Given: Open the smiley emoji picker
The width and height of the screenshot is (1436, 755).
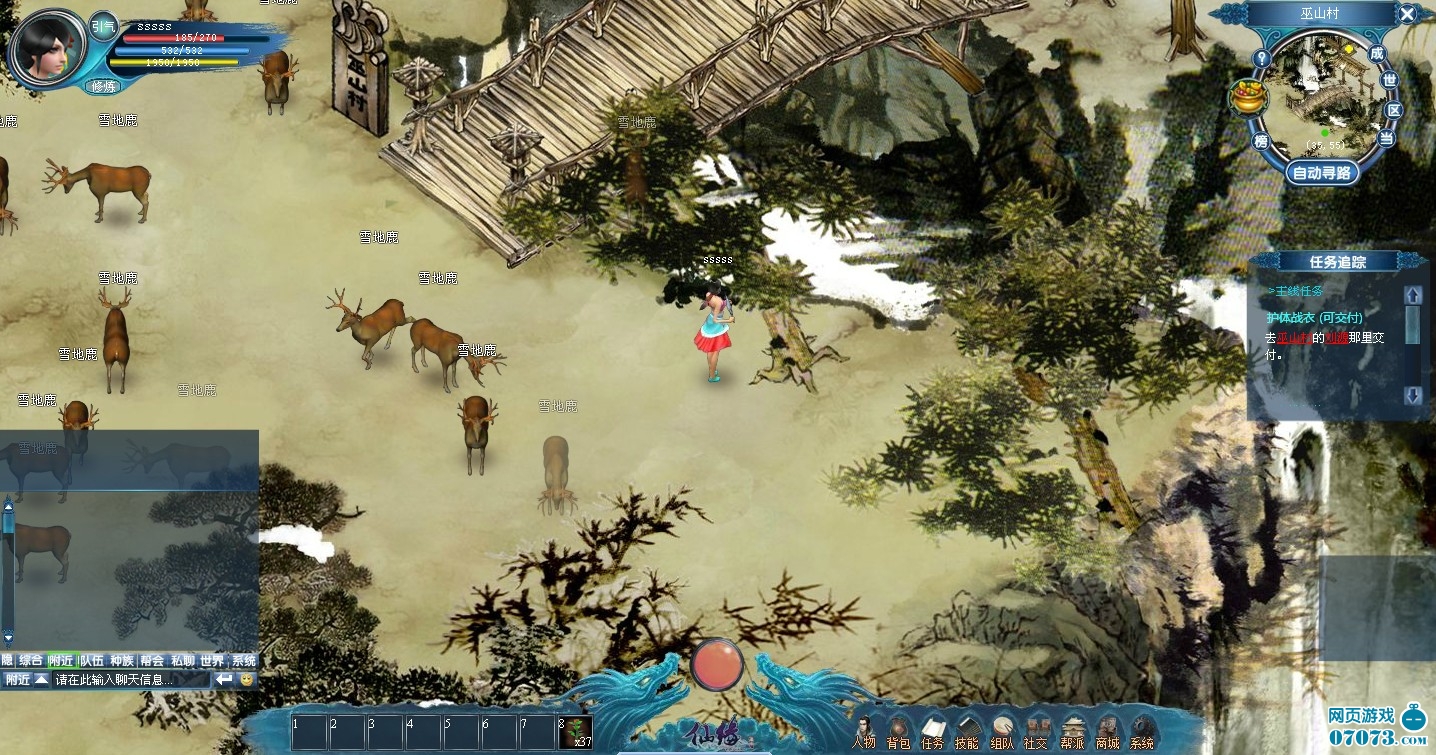Looking at the screenshot, I should [247, 680].
